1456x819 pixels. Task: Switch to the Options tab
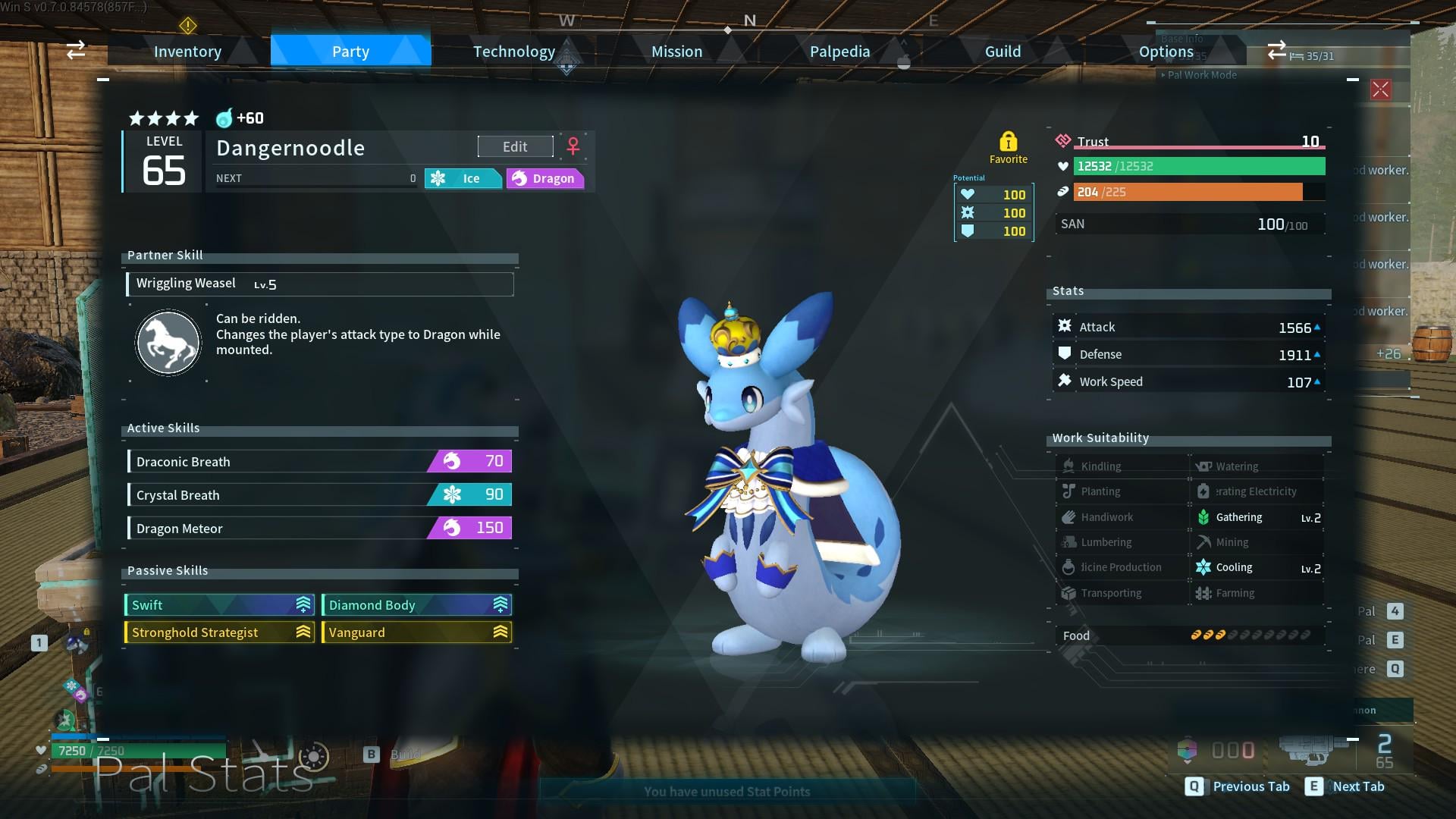(x=1166, y=52)
